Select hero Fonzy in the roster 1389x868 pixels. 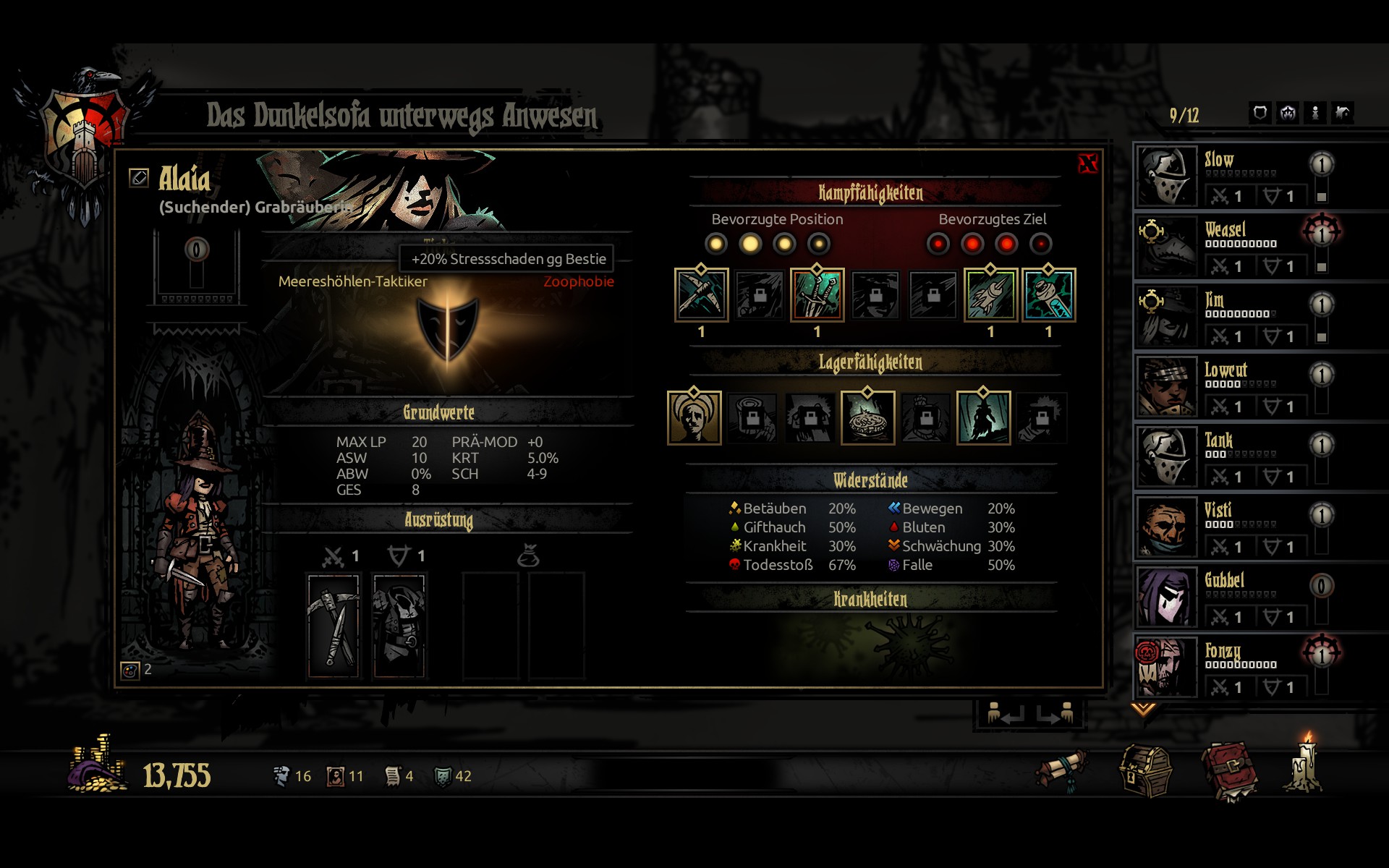tap(1230, 667)
